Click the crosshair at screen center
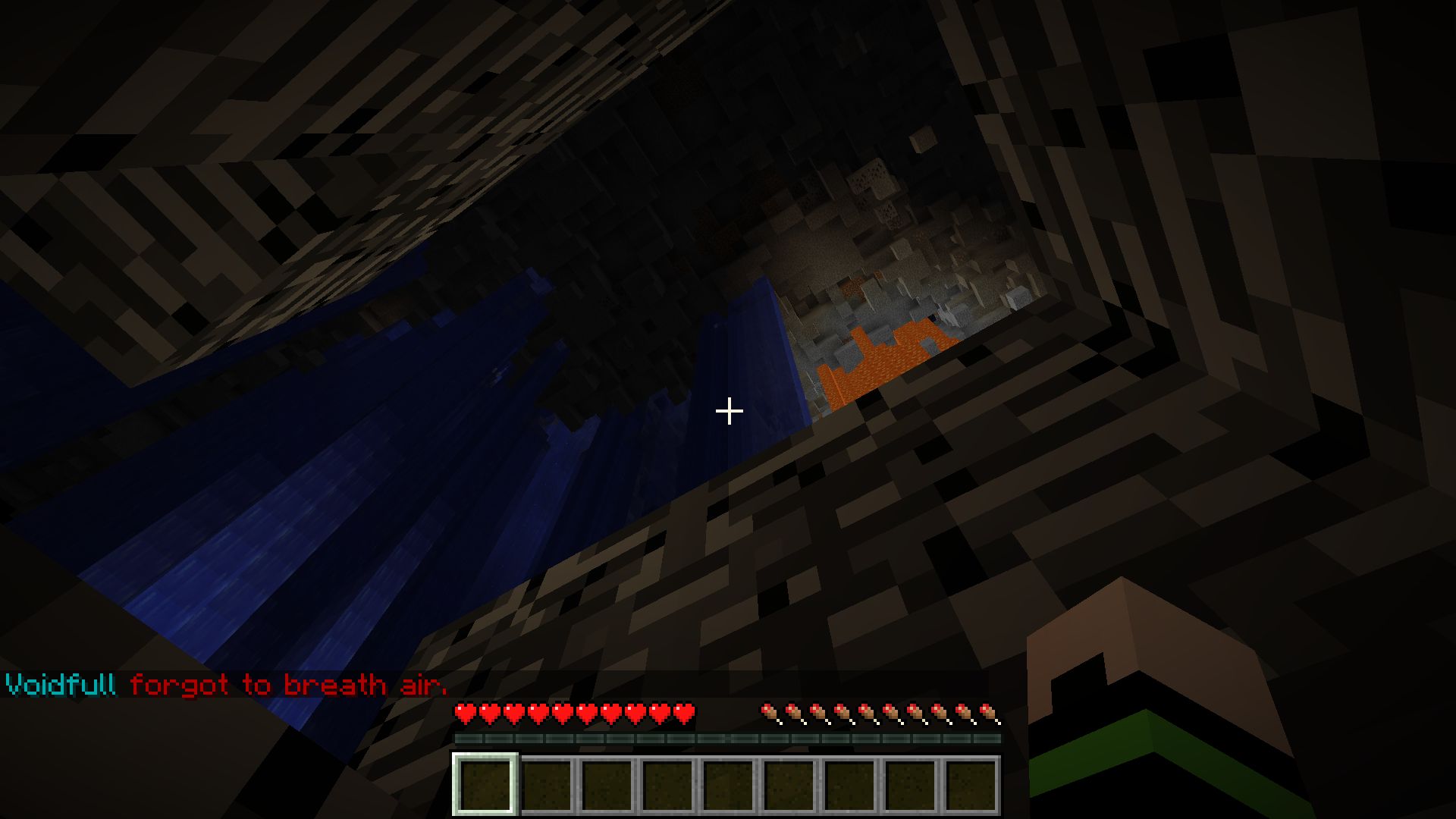Viewport: 1456px width, 819px height. point(728,410)
